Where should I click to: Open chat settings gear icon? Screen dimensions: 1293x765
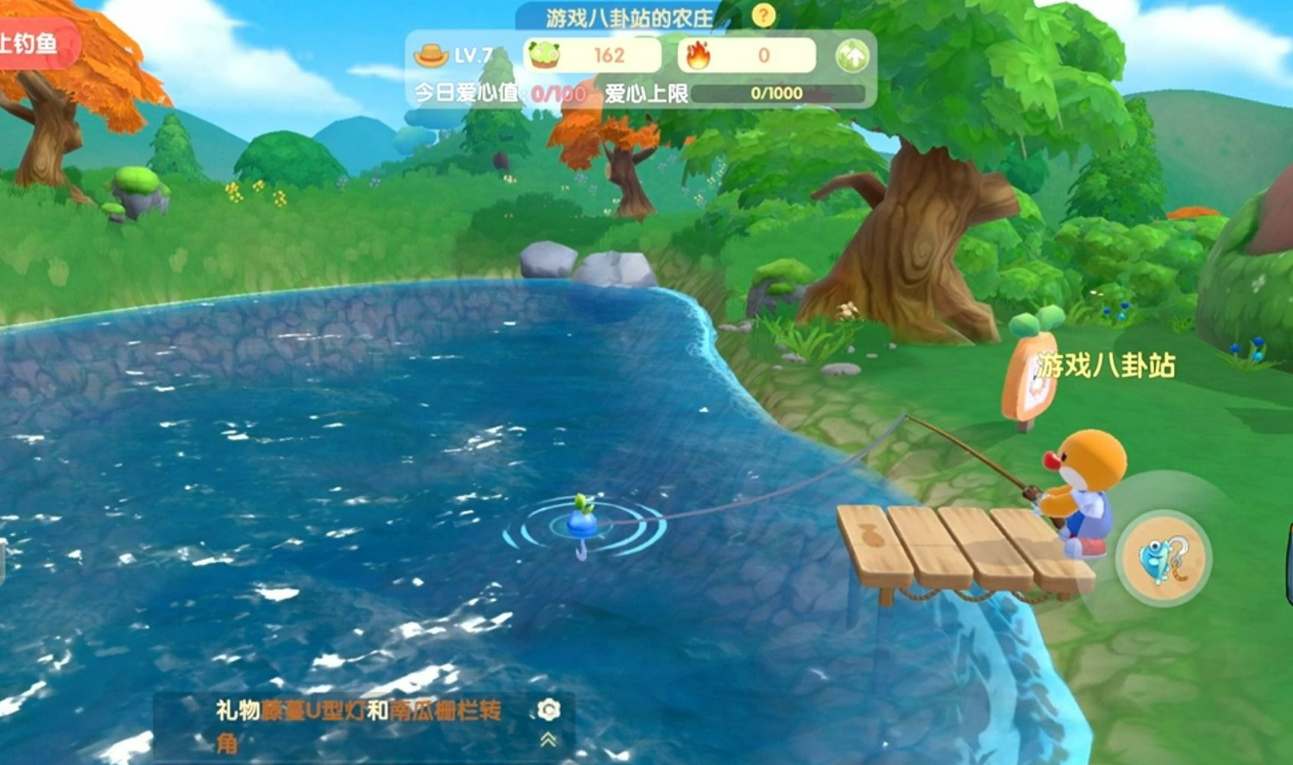548,710
